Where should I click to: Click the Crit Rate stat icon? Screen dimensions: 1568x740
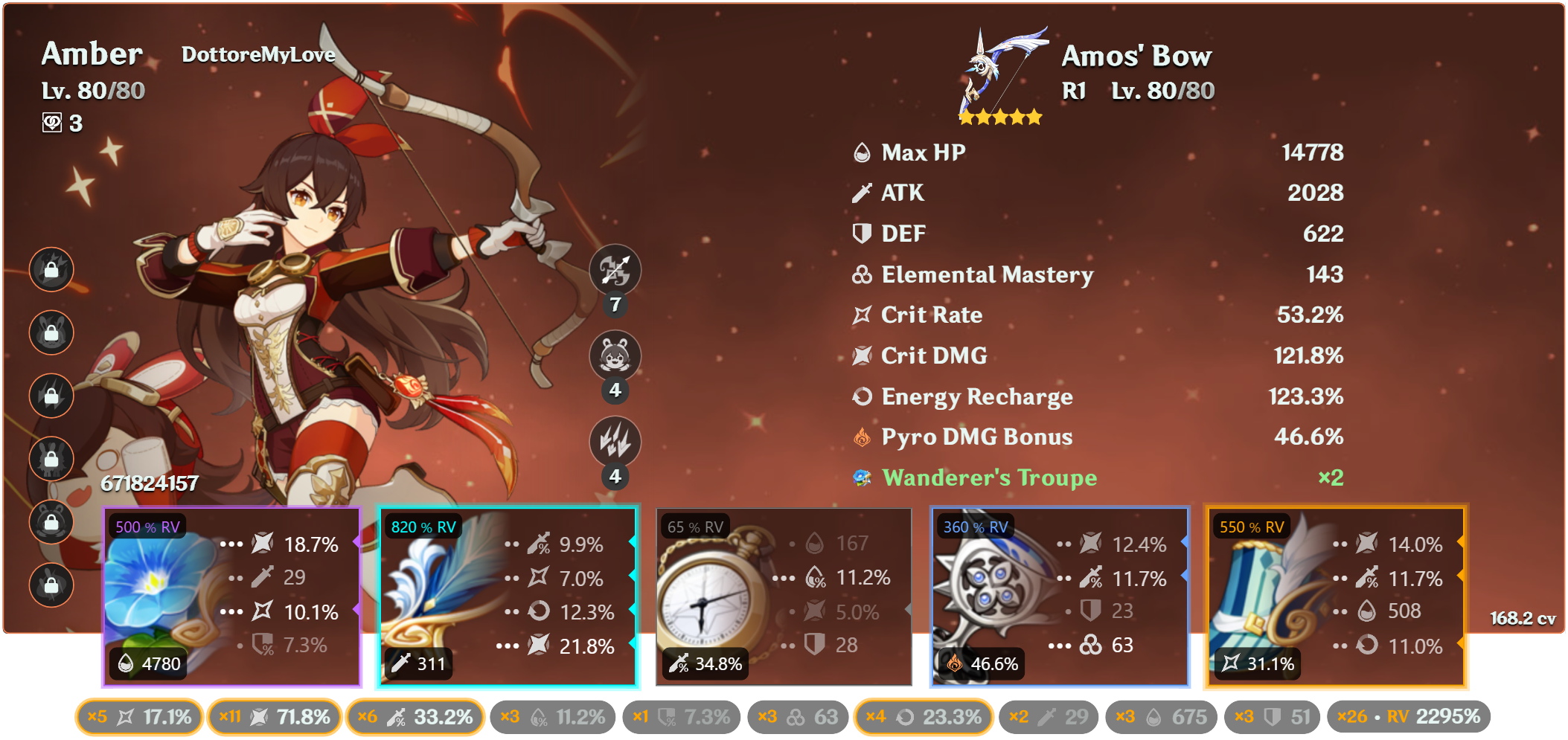[861, 315]
